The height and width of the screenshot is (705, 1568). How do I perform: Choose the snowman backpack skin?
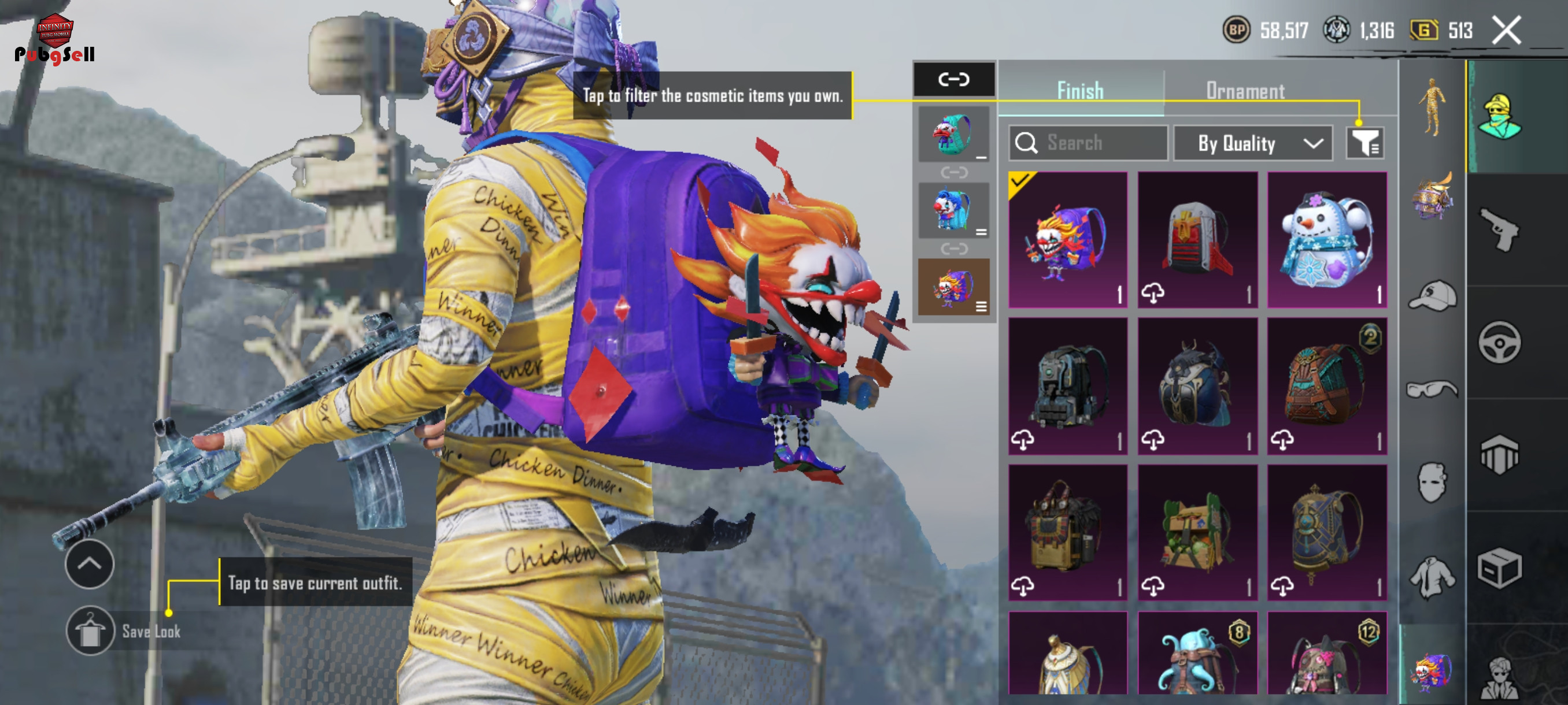[x=1327, y=240]
